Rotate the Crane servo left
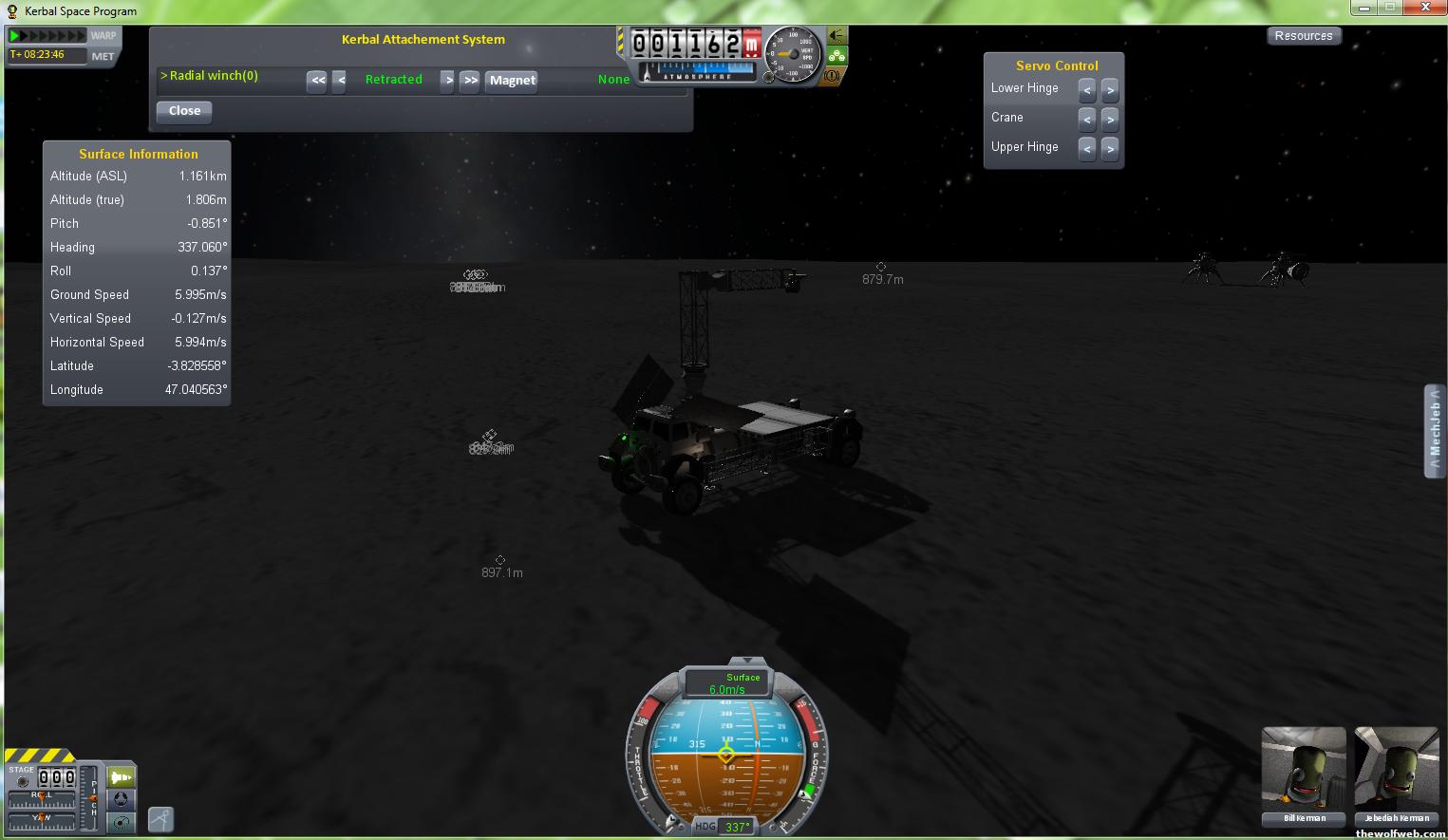Viewport: 1448px width, 840px height. click(x=1087, y=119)
